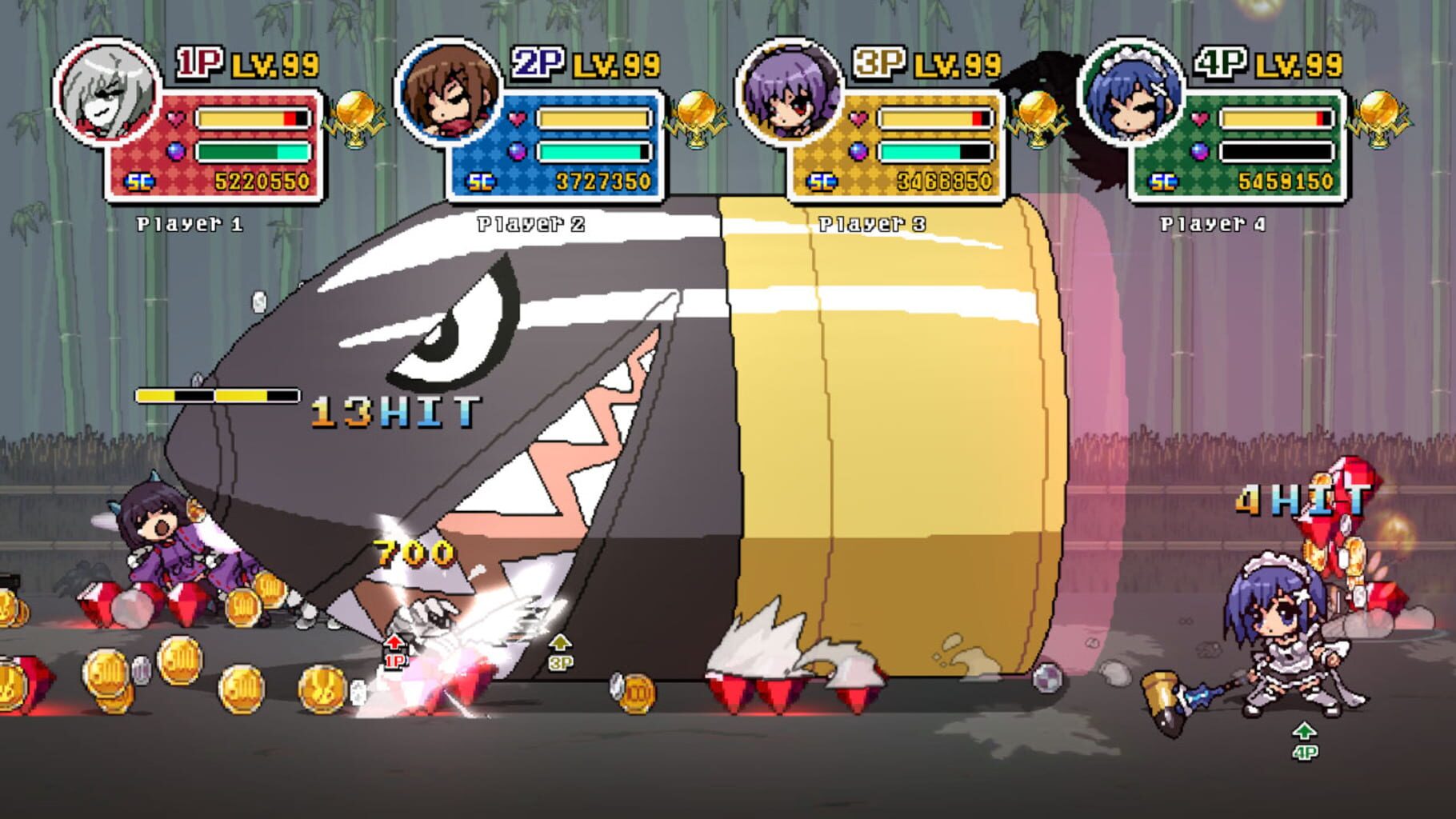
Task: Click the heart icon on Player 2's health bar
Action: point(516,118)
